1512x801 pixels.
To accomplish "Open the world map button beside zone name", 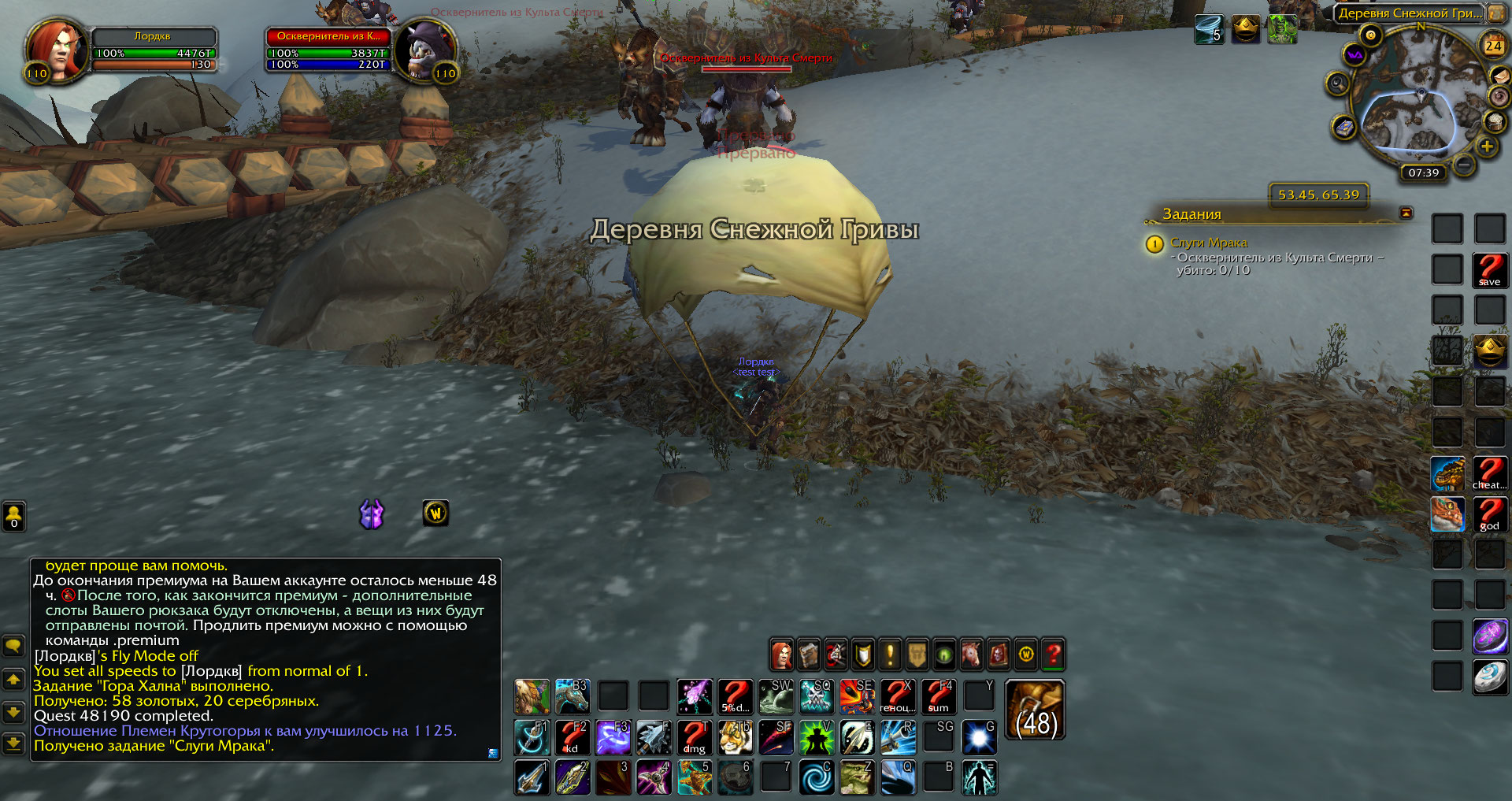I will 1495,13.
